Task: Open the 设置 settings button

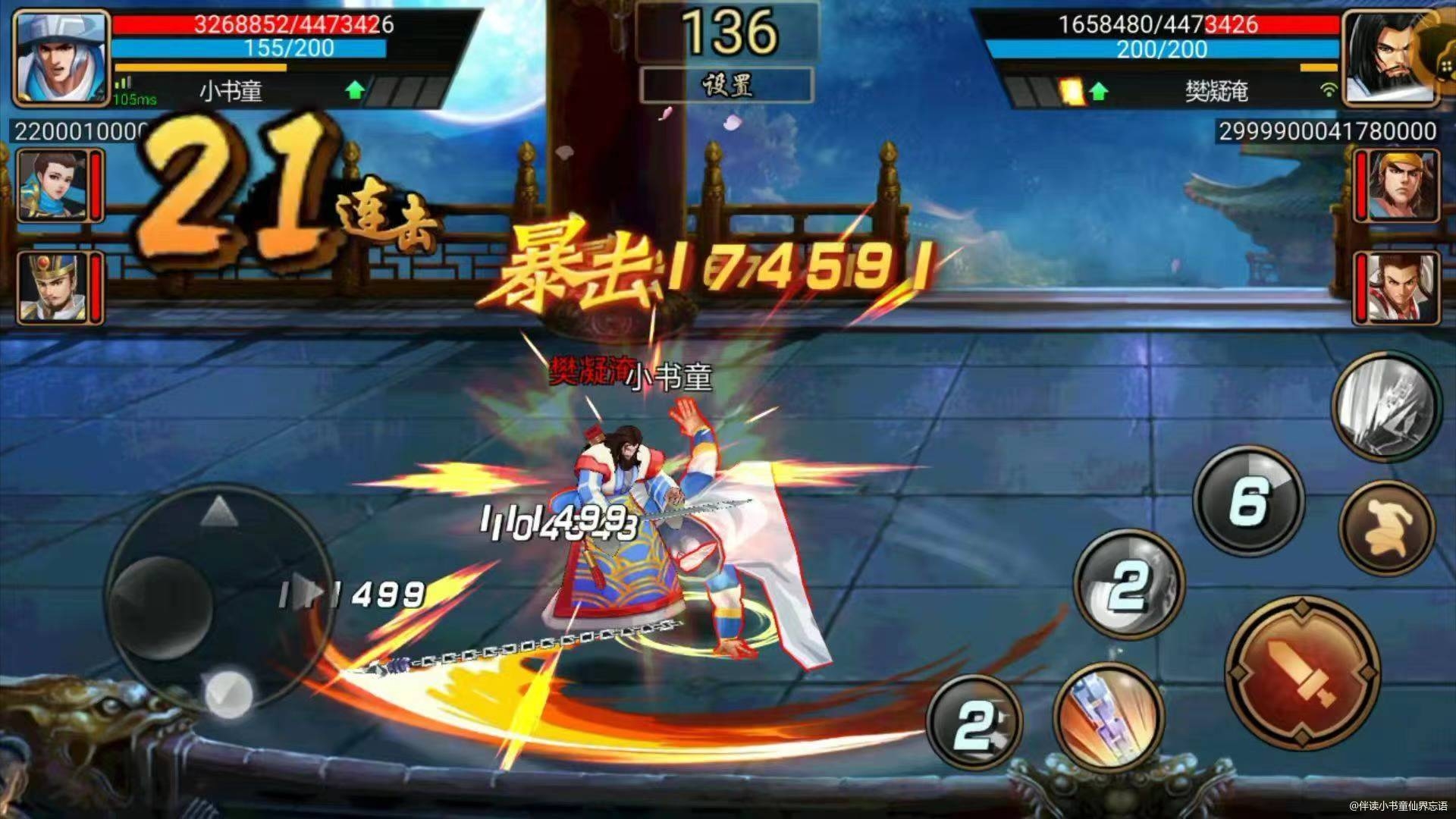Action: point(726,85)
